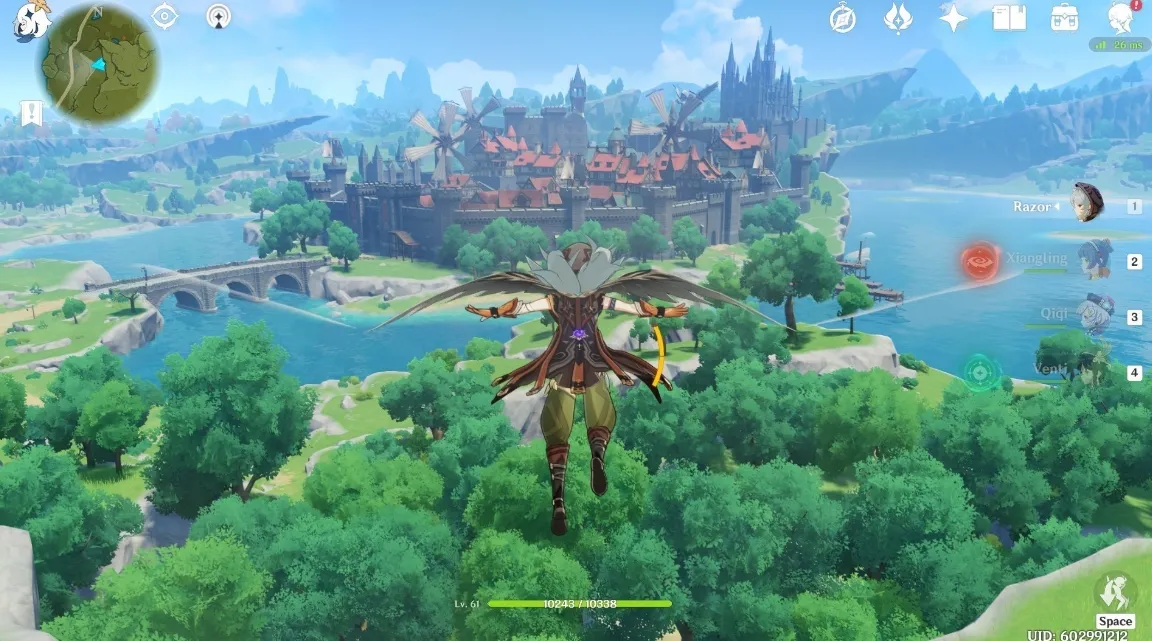Open the signal-arc icon beside the eye icon
This screenshot has width=1152, height=641.
[218, 16]
